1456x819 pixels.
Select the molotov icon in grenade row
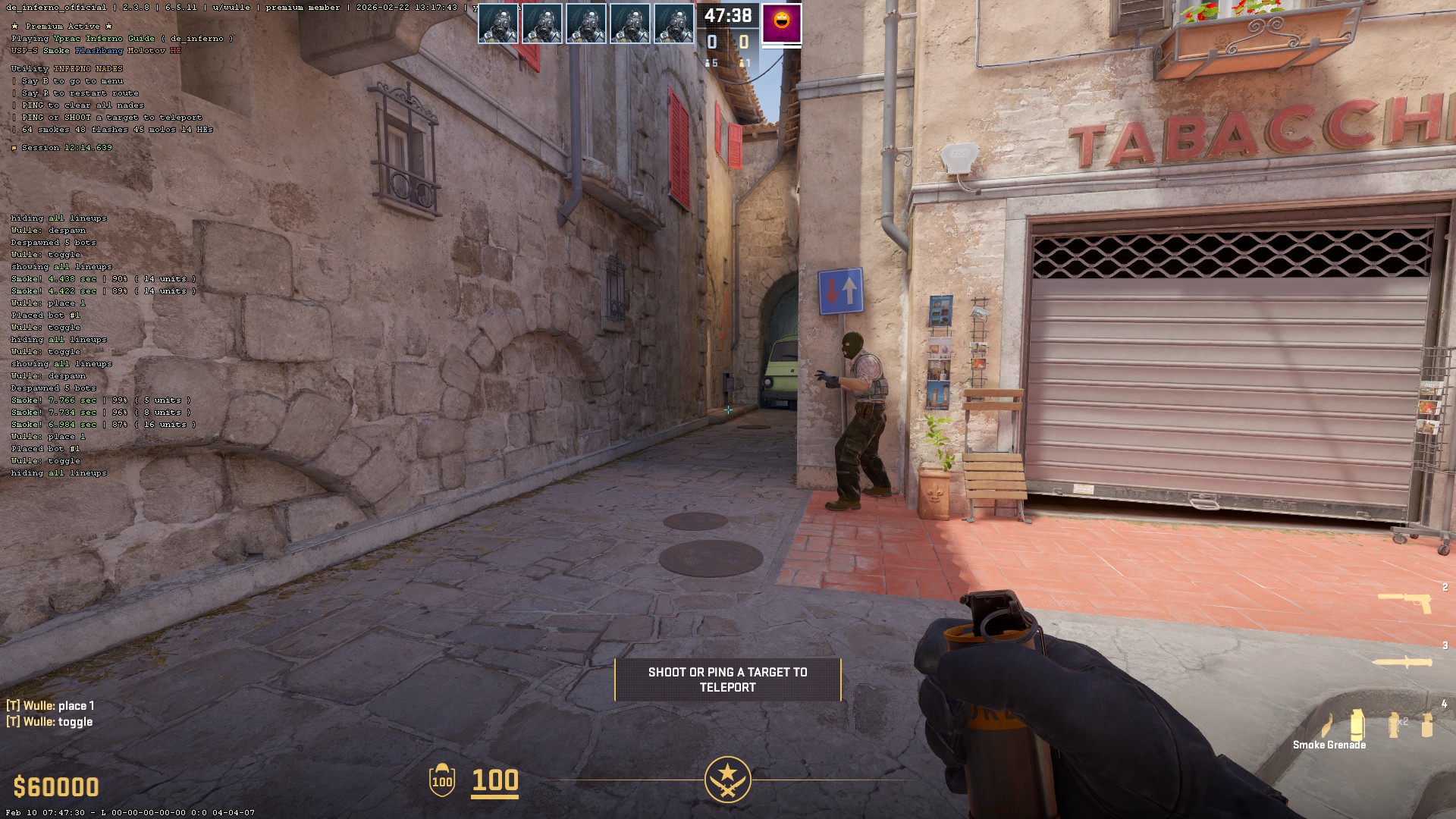pos(1326,726)
